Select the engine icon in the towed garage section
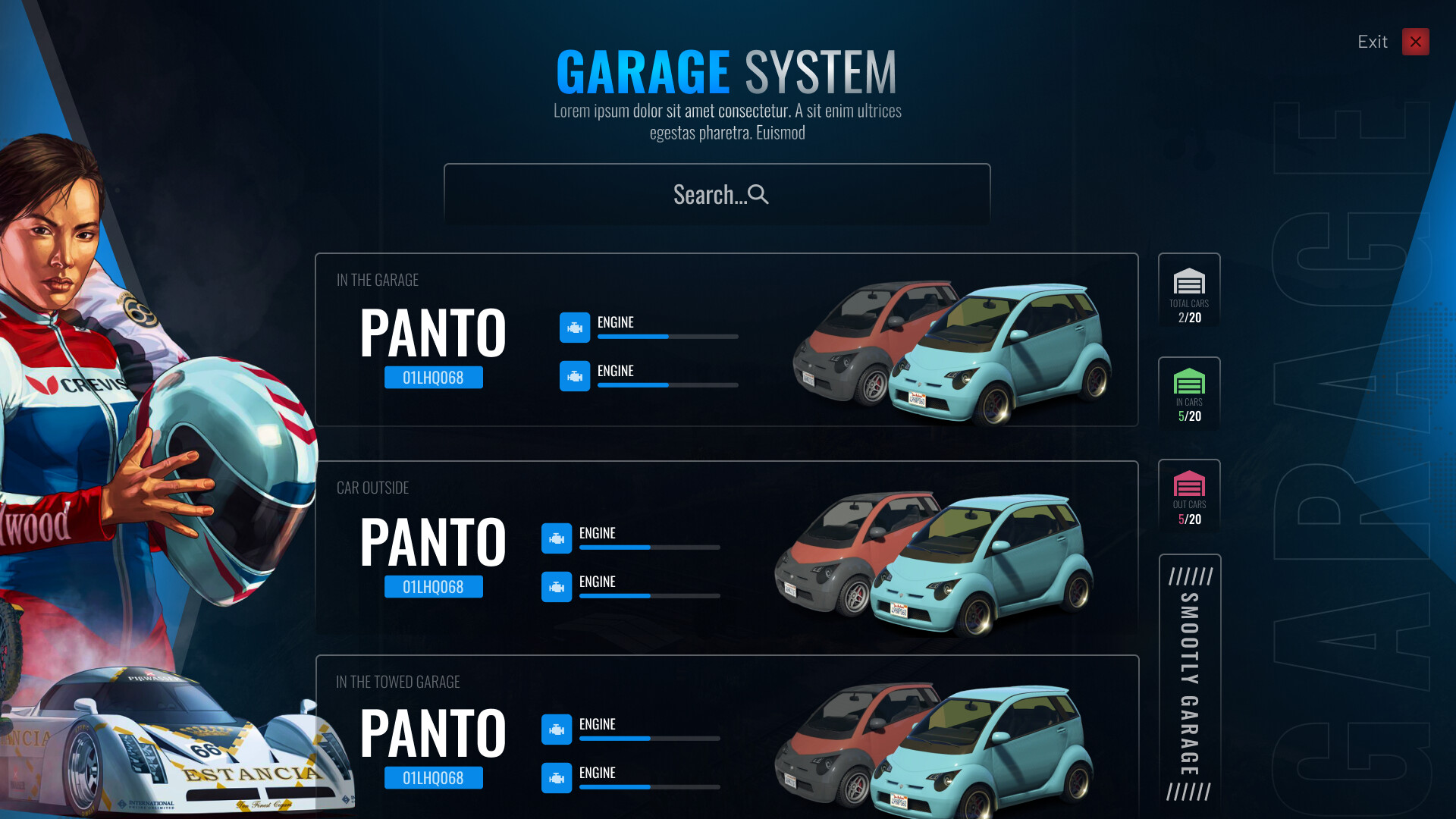Image resolution: width=1456 pixels, height=819 pixels. (x=557, y=730)
